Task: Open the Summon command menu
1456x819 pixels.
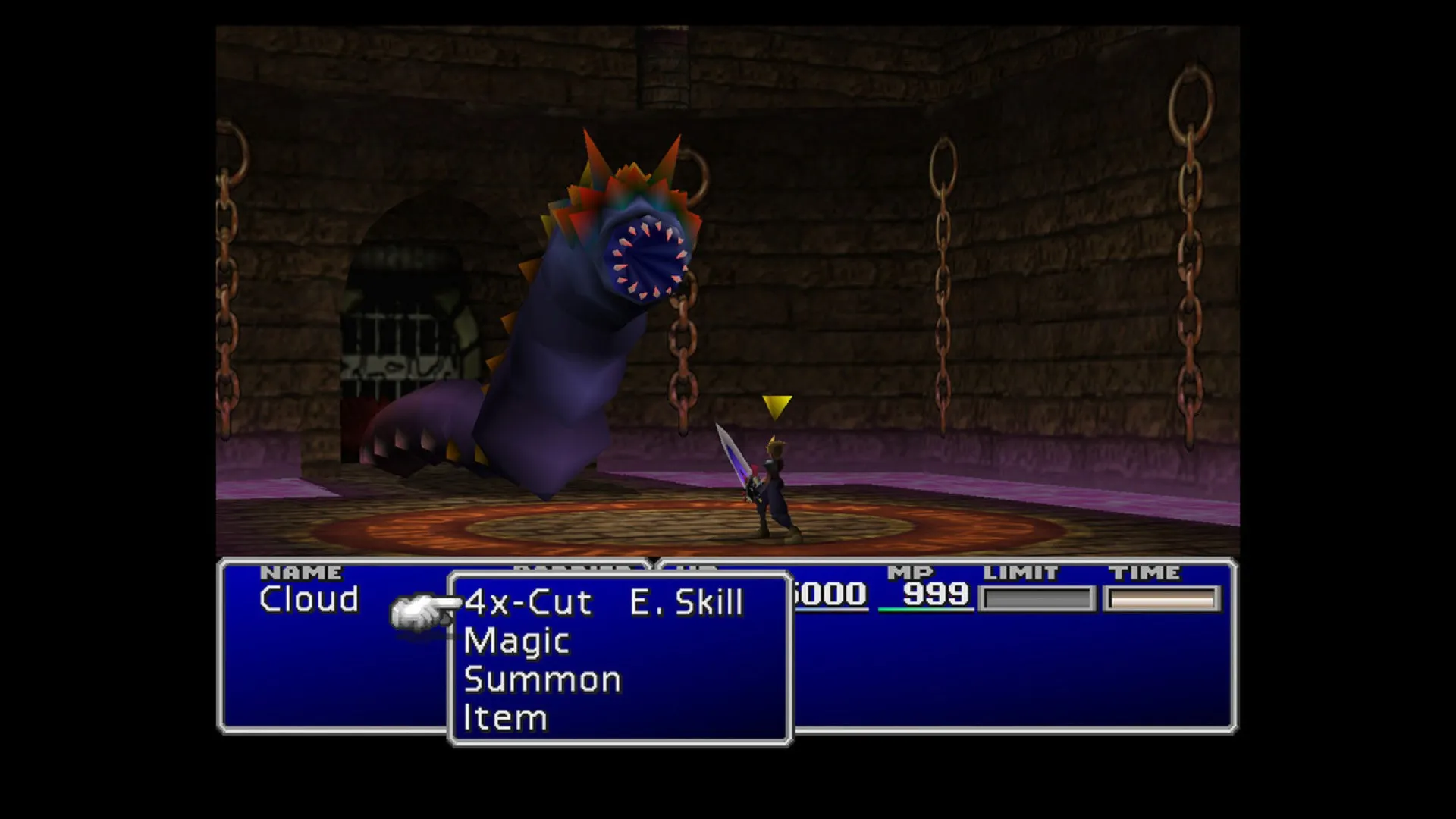Action: (x=543, y=679)
